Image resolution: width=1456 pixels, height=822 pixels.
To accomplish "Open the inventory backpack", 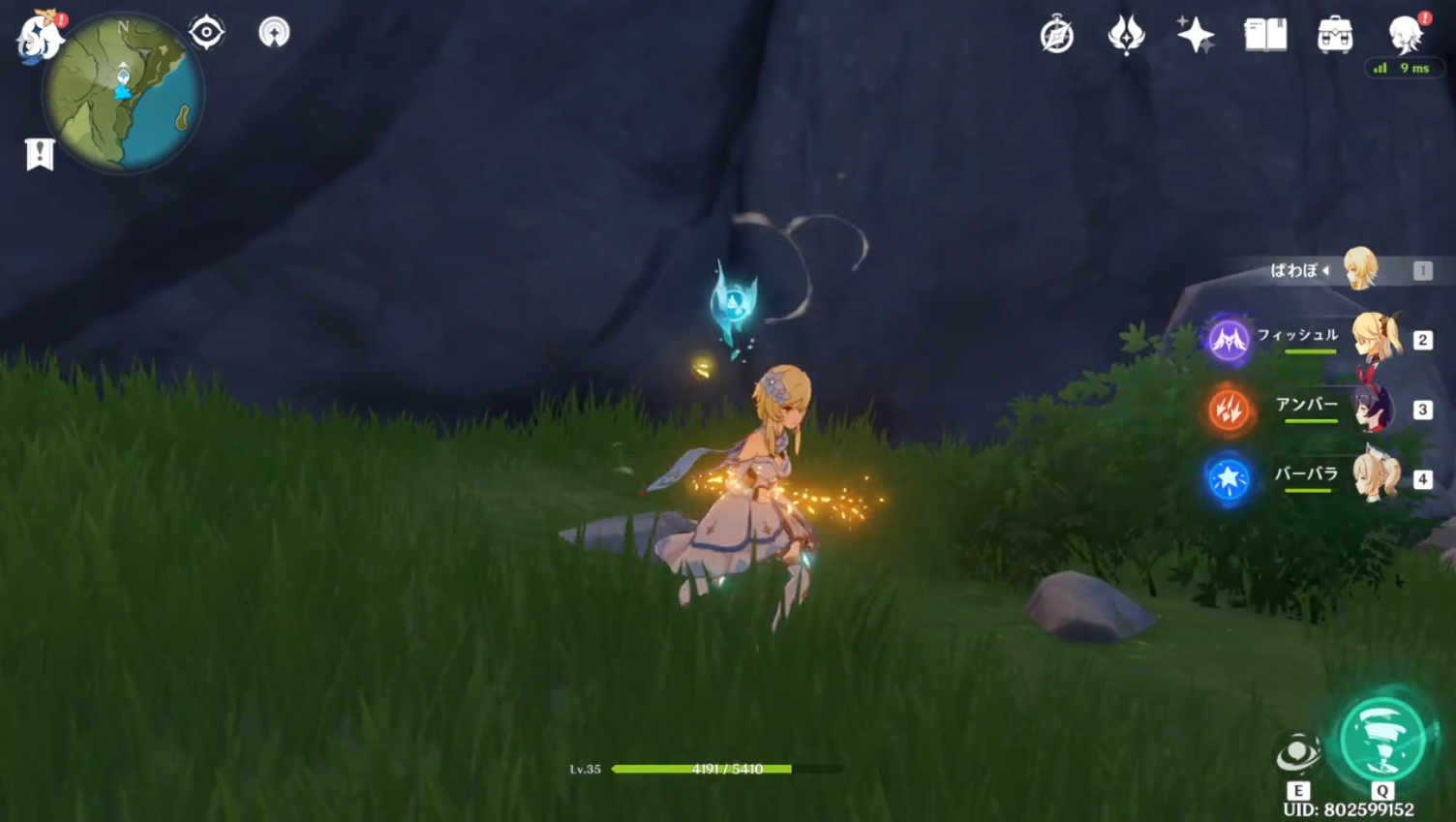I will (1335, 36).
